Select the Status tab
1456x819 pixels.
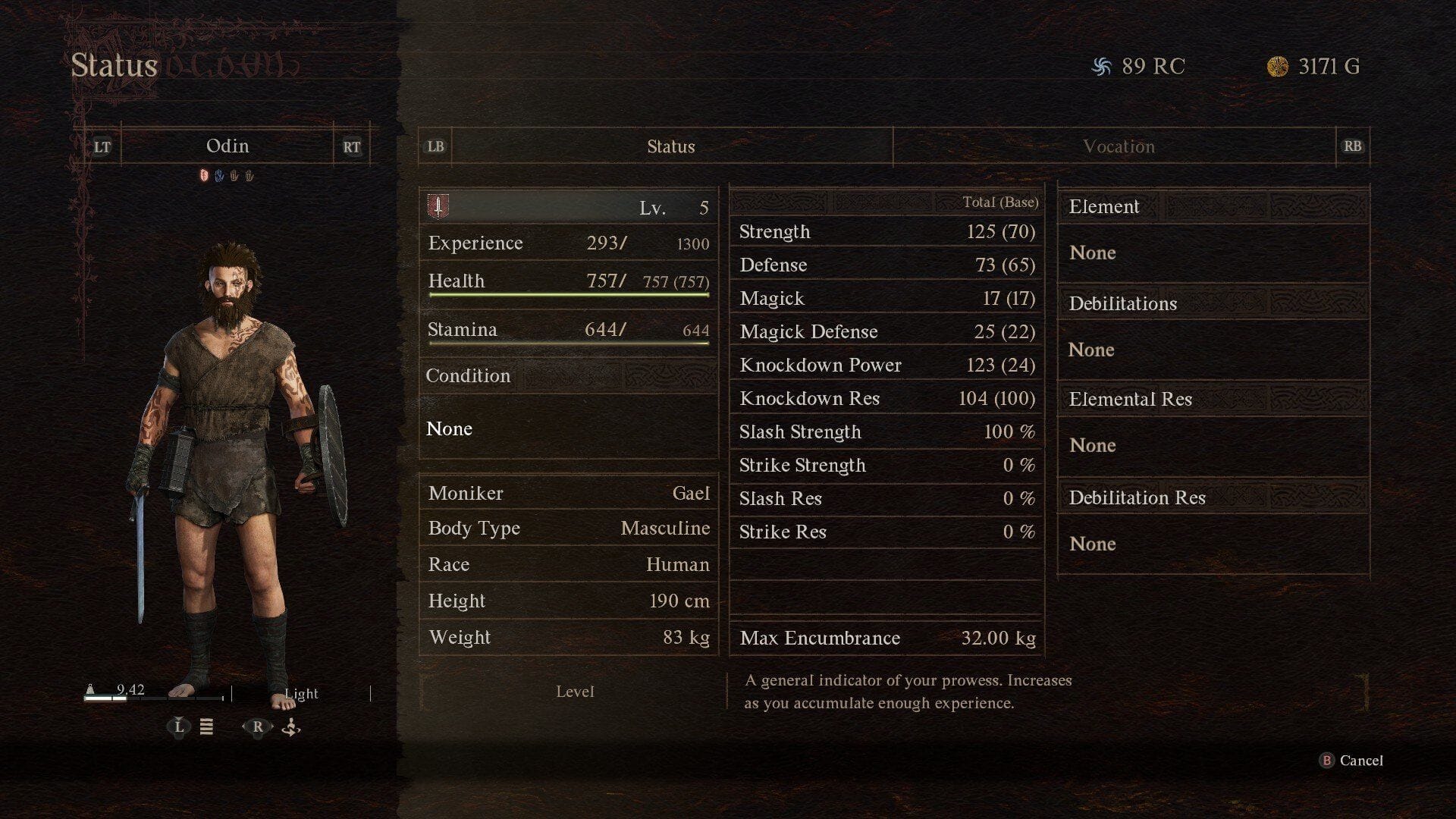(x=670, y=146)
